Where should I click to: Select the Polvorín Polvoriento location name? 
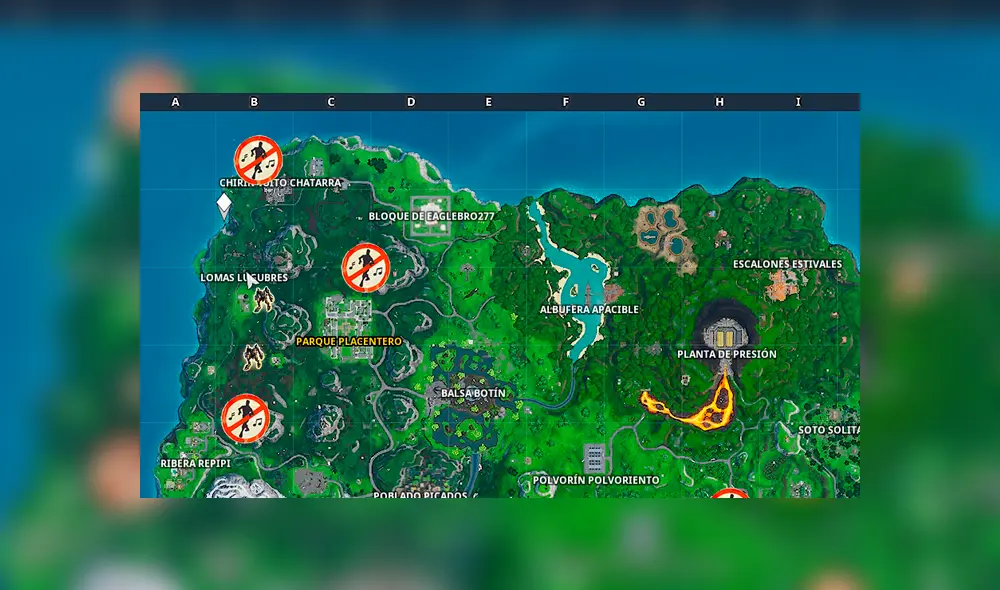[596, 480]
